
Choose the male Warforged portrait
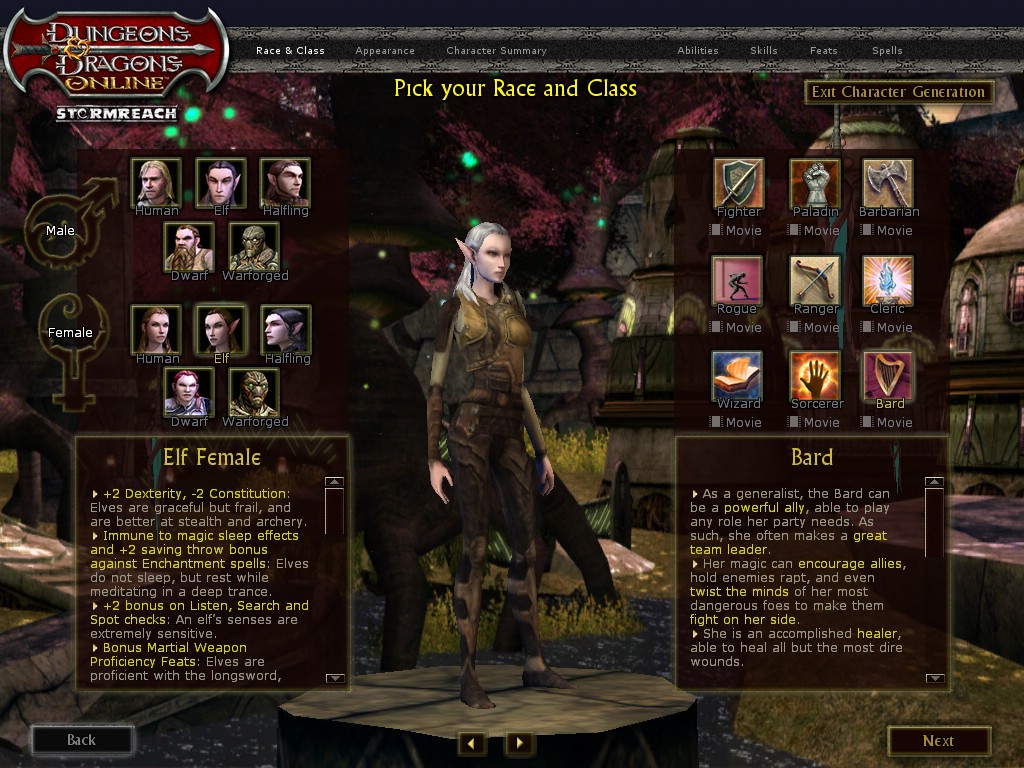pos(254,247)
